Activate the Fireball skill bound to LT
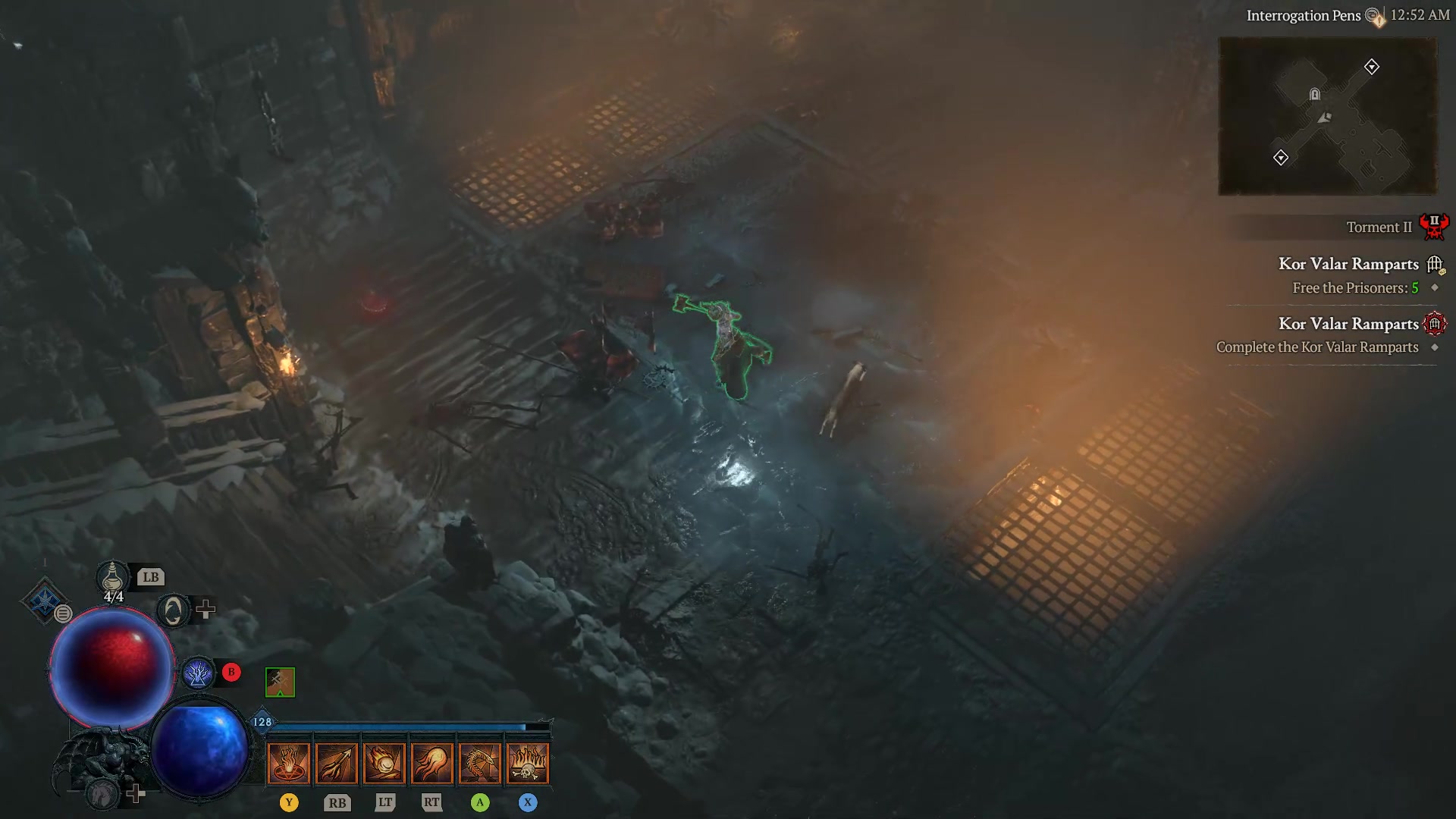The image size is (1456, 819). [x=385, y=762]
